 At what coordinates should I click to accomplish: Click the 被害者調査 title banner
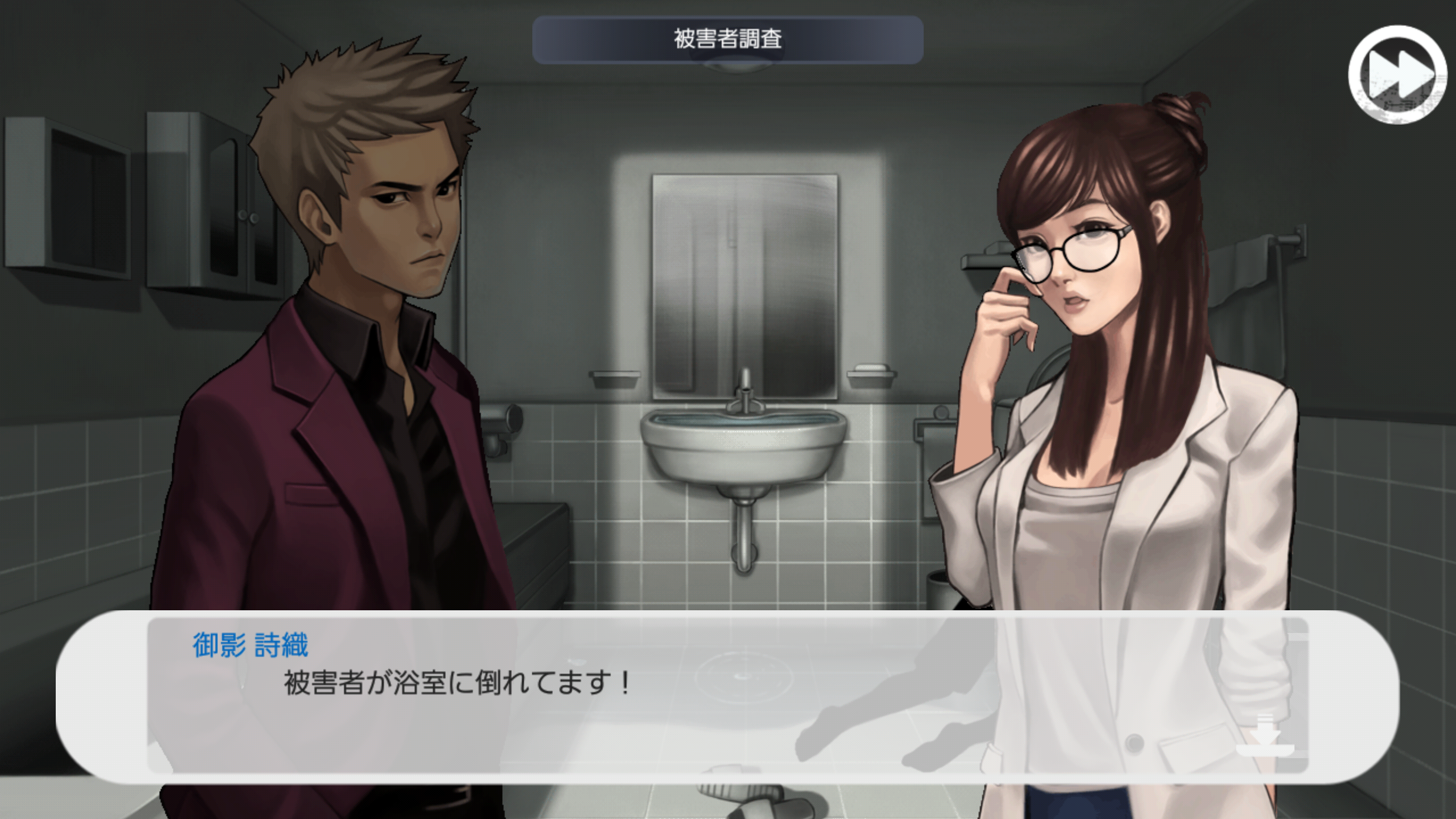pyautogui.click(x=728, y=40)
